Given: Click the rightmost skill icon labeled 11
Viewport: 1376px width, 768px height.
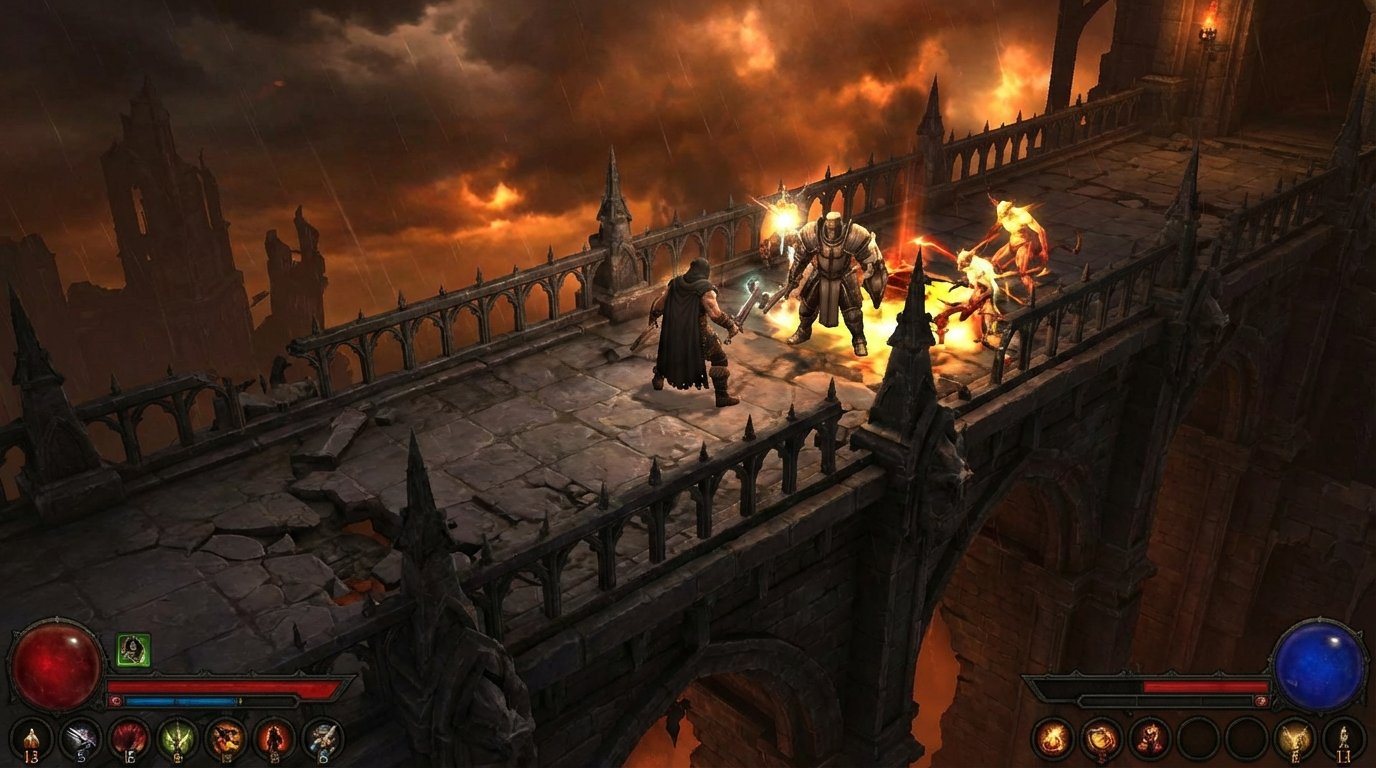Looking at the screenshot, I should [1343, 737].
